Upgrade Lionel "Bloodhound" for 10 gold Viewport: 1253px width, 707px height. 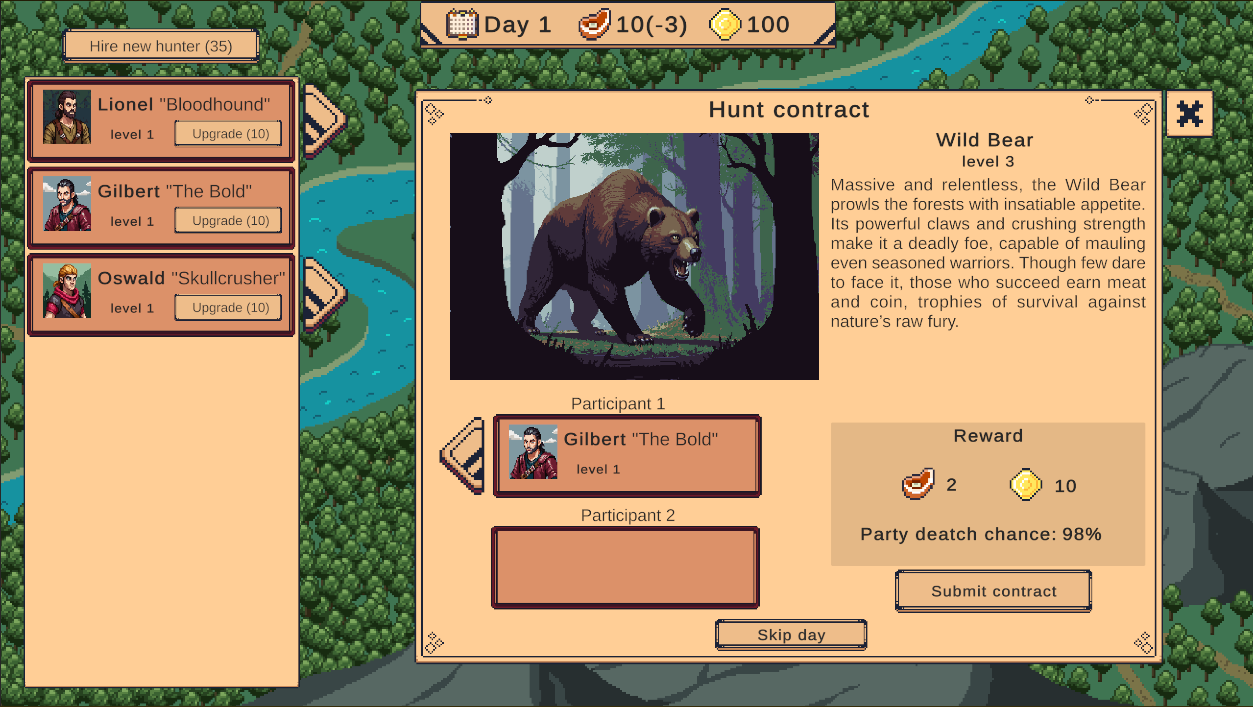[228, 134]
